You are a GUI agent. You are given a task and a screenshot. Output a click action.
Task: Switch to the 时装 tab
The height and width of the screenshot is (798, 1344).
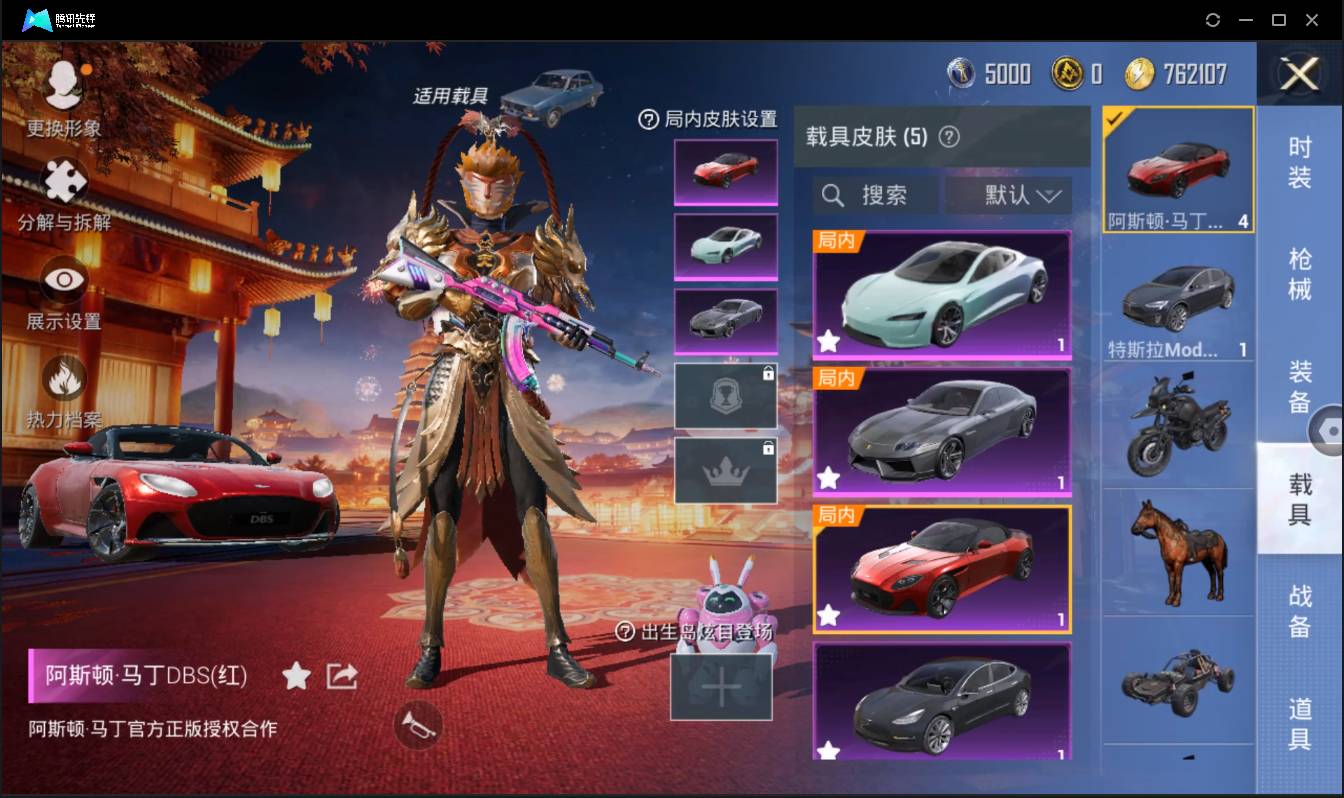click(x=1299, y=165)
